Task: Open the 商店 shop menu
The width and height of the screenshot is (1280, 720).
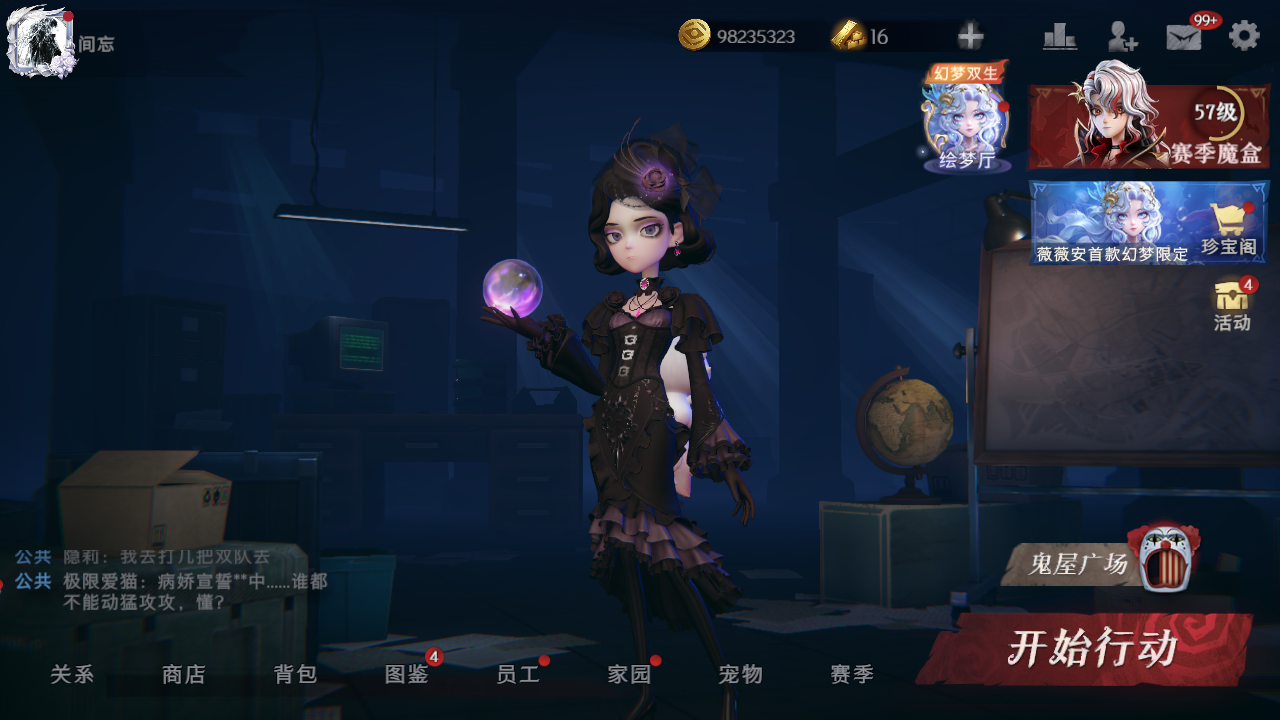Action: 184,675
